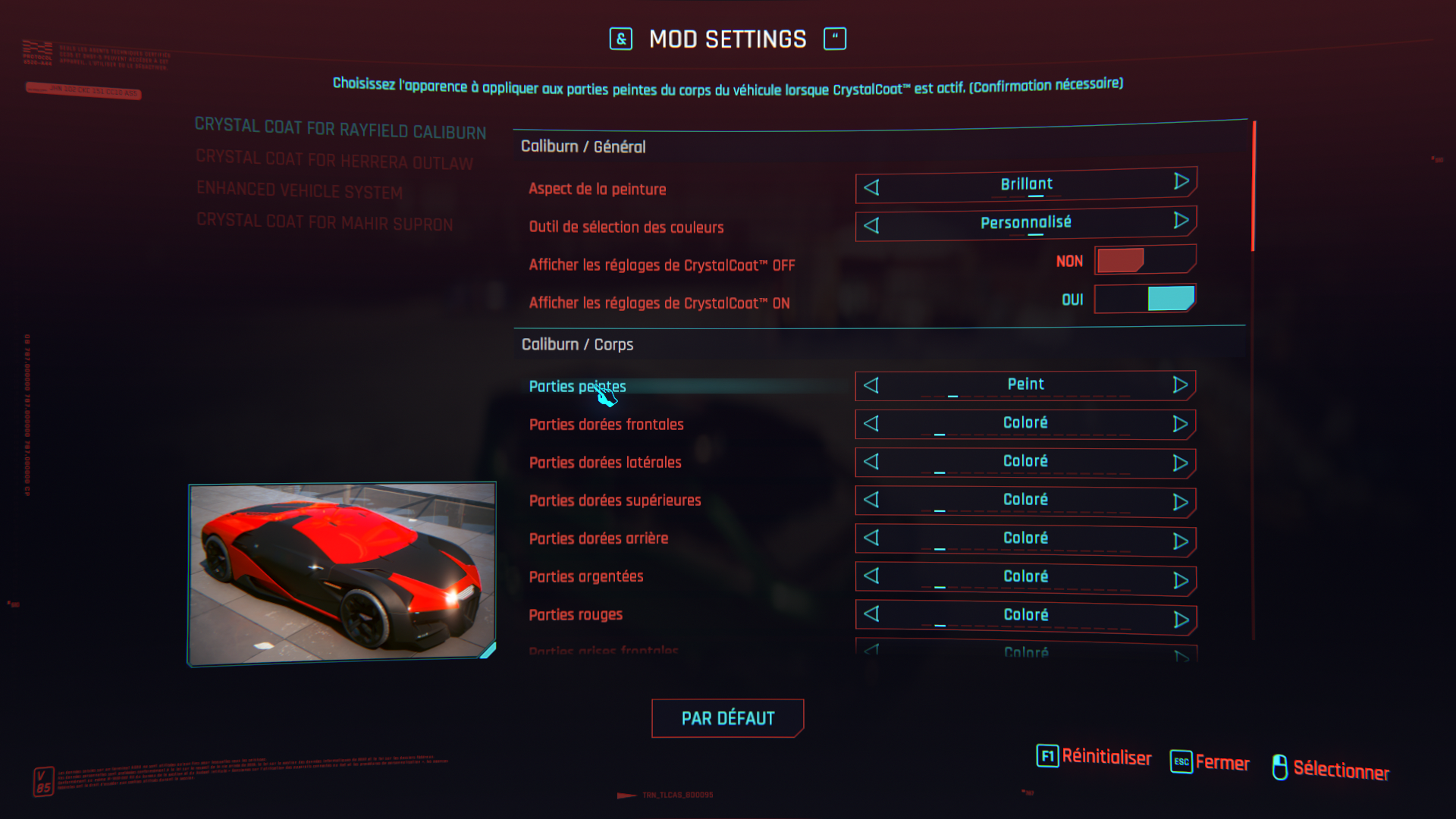Toggle Afficher les réglages de CrystalCoat ON

(x=1145, y=299)
